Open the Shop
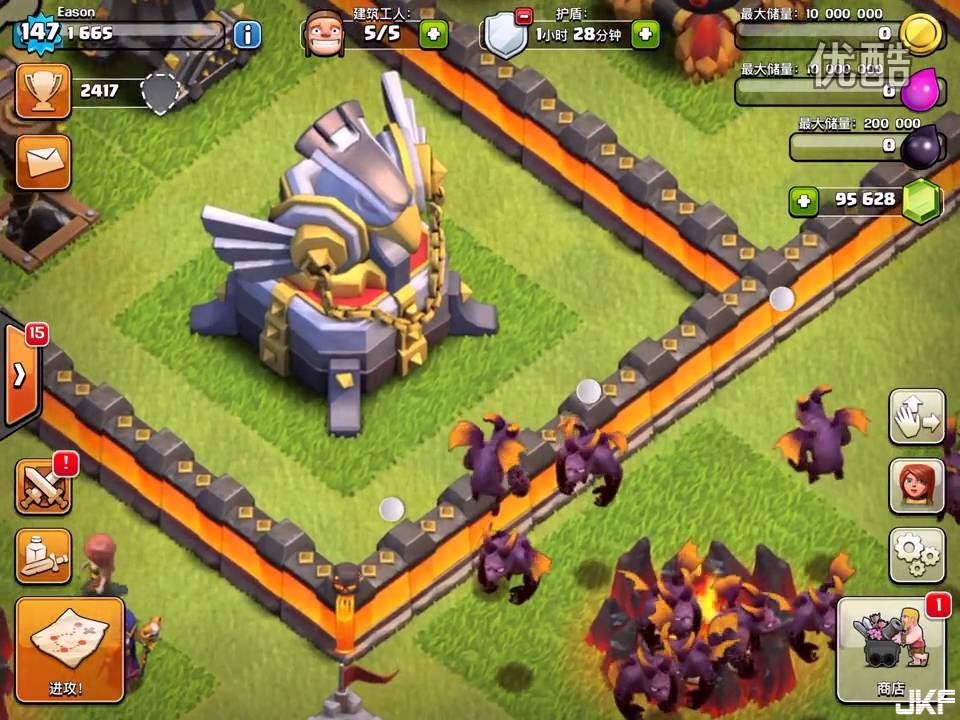Screen dimensions: 960x720 (889, 649)
